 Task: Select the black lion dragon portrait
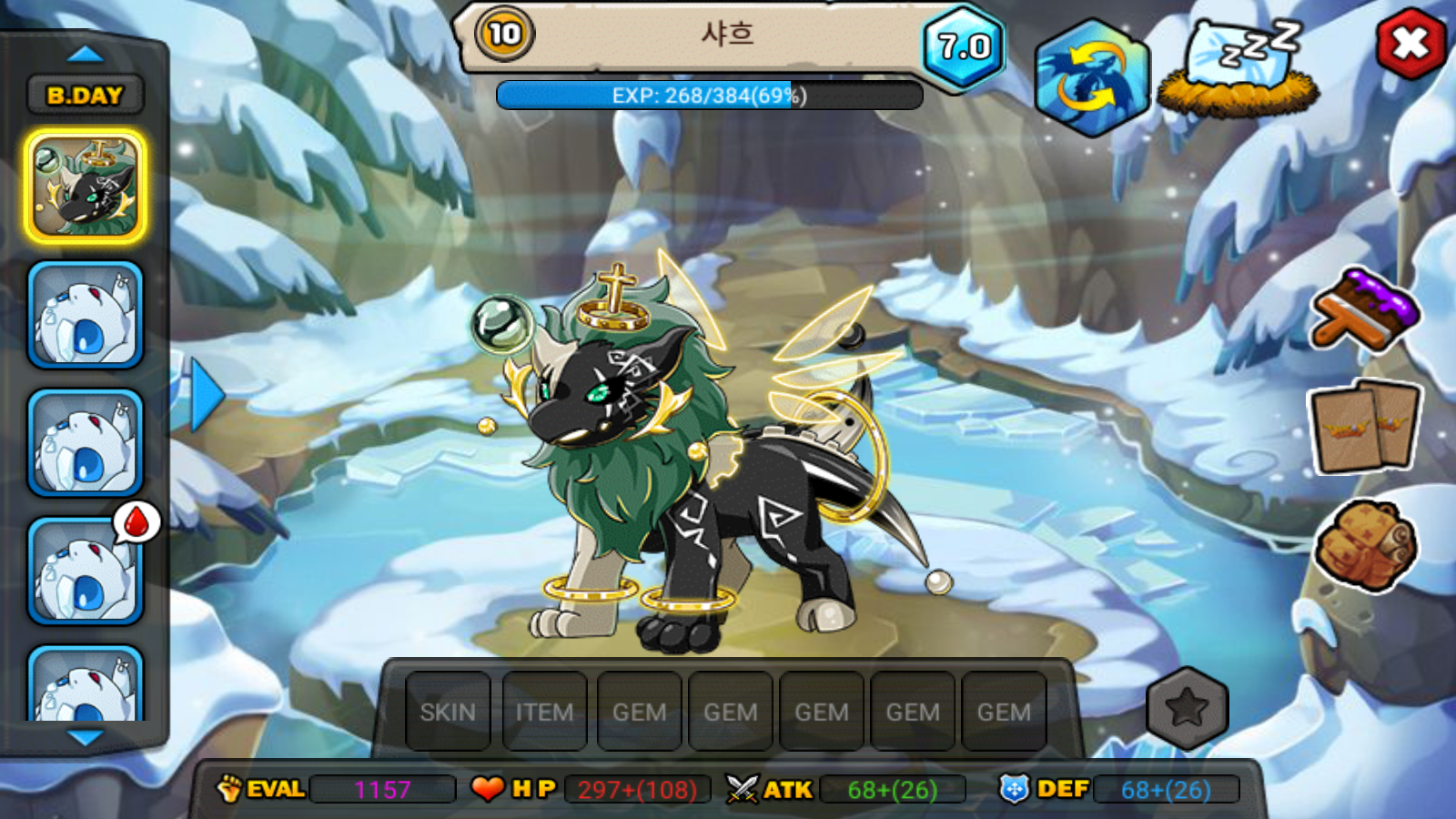[x=86, y=187]
